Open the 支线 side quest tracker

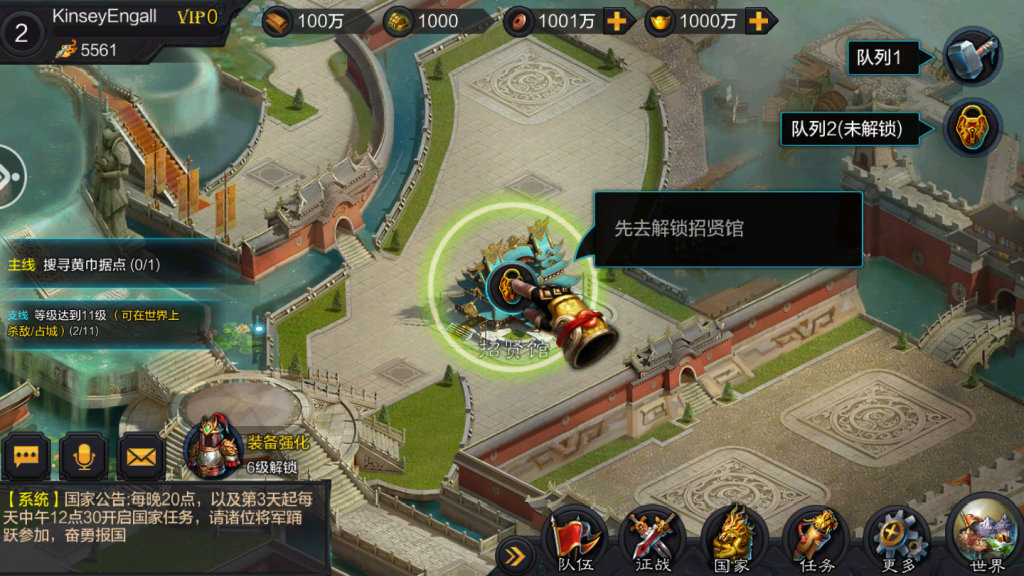100,322
